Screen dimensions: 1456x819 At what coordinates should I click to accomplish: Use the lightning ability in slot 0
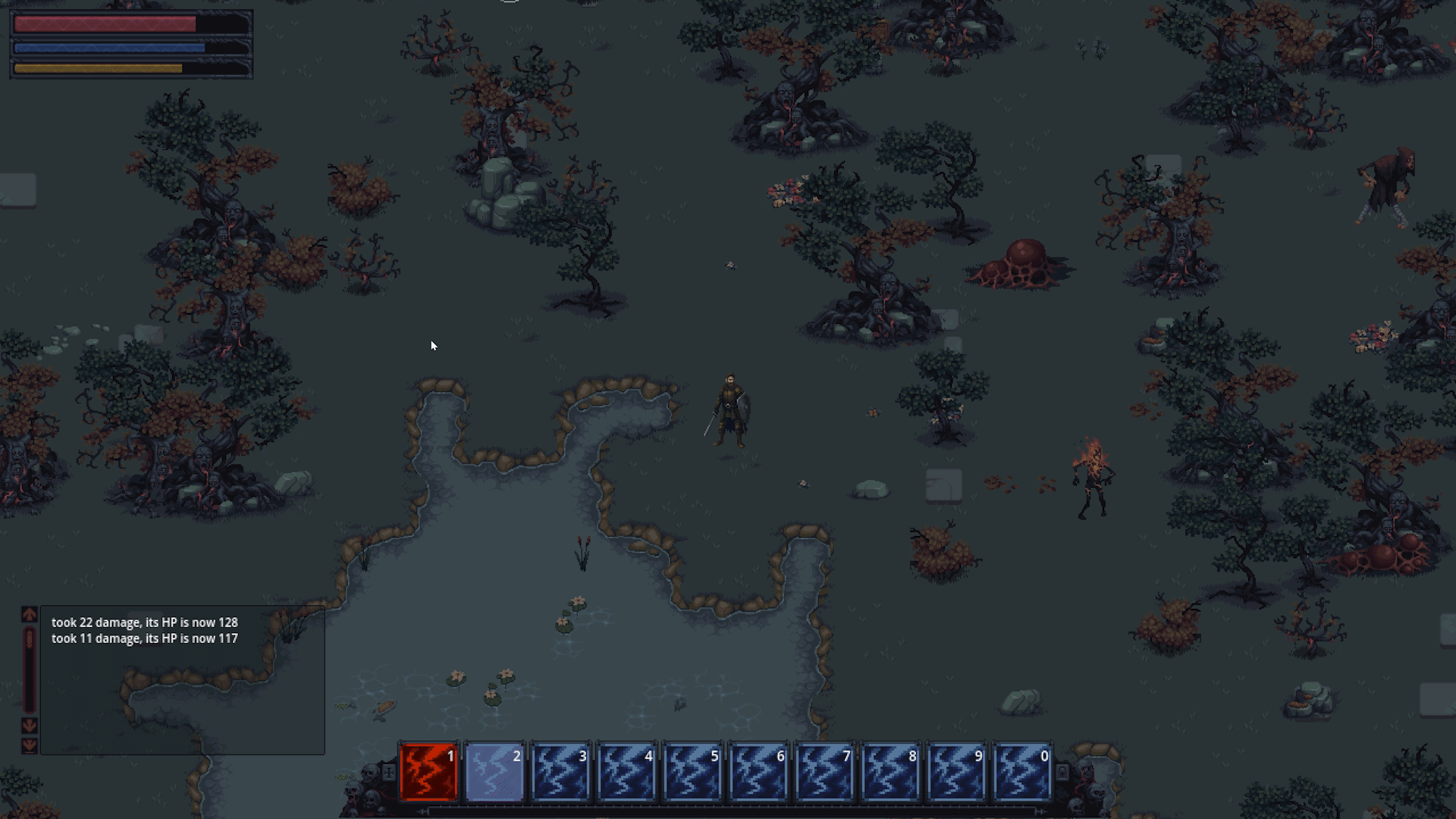pyautogui.click(x=1022, y=772)
